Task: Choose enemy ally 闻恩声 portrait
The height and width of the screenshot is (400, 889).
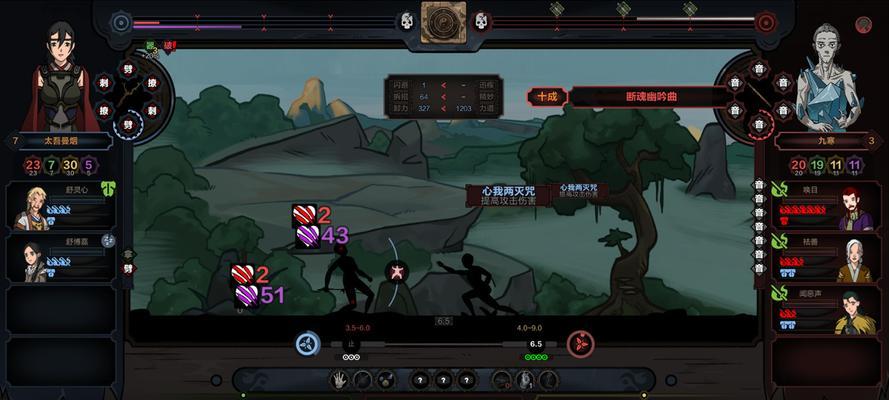Action: (851, 311)
